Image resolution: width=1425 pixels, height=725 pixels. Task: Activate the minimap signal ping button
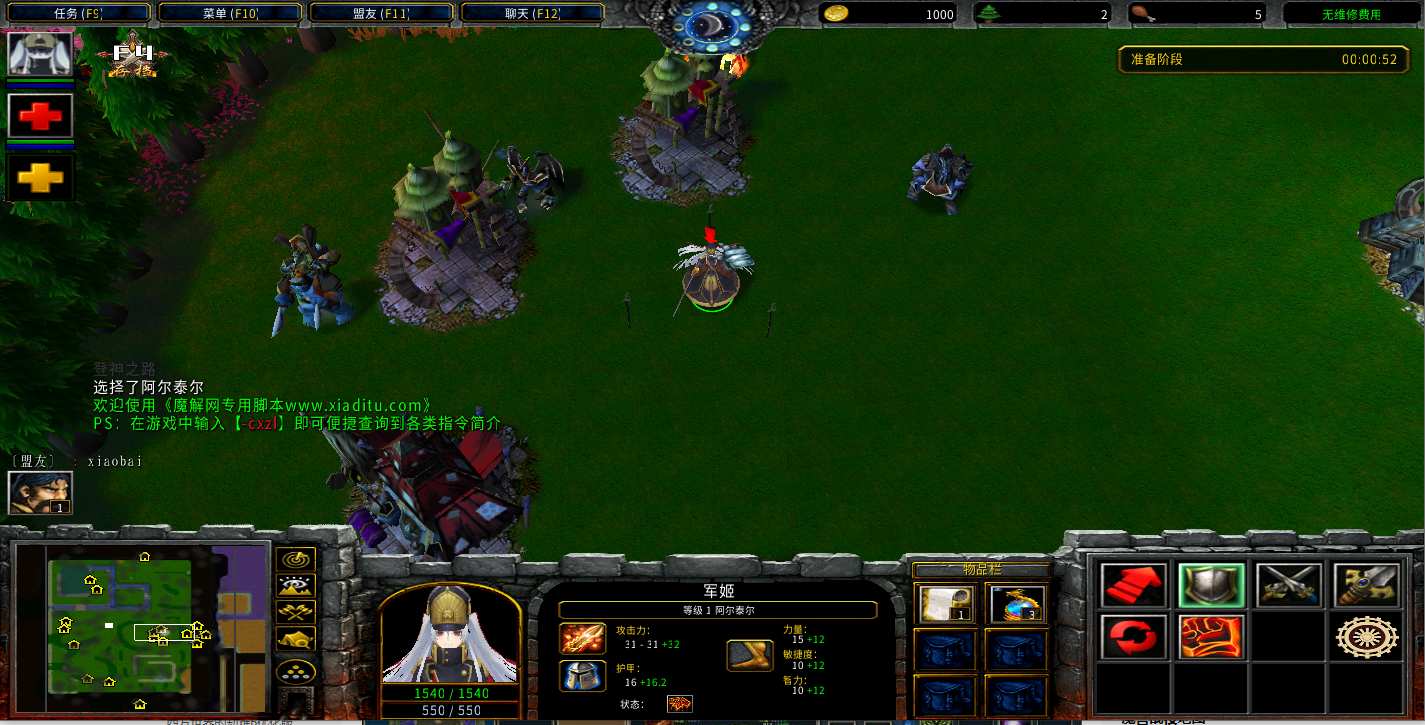point(296,560)
